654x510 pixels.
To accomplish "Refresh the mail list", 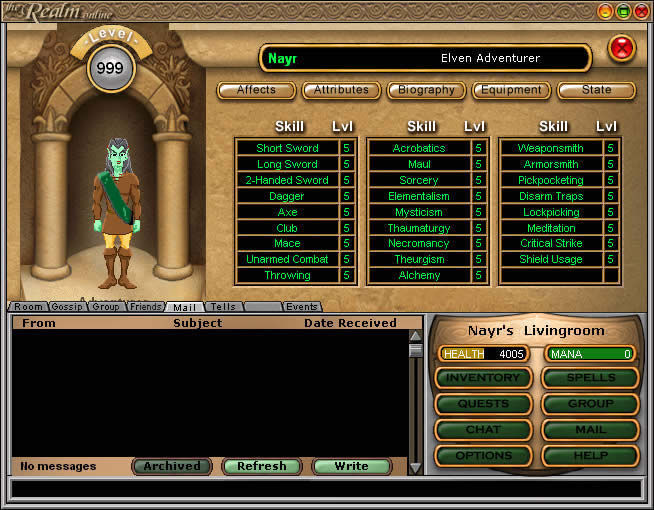I will [x=262, y=466].
